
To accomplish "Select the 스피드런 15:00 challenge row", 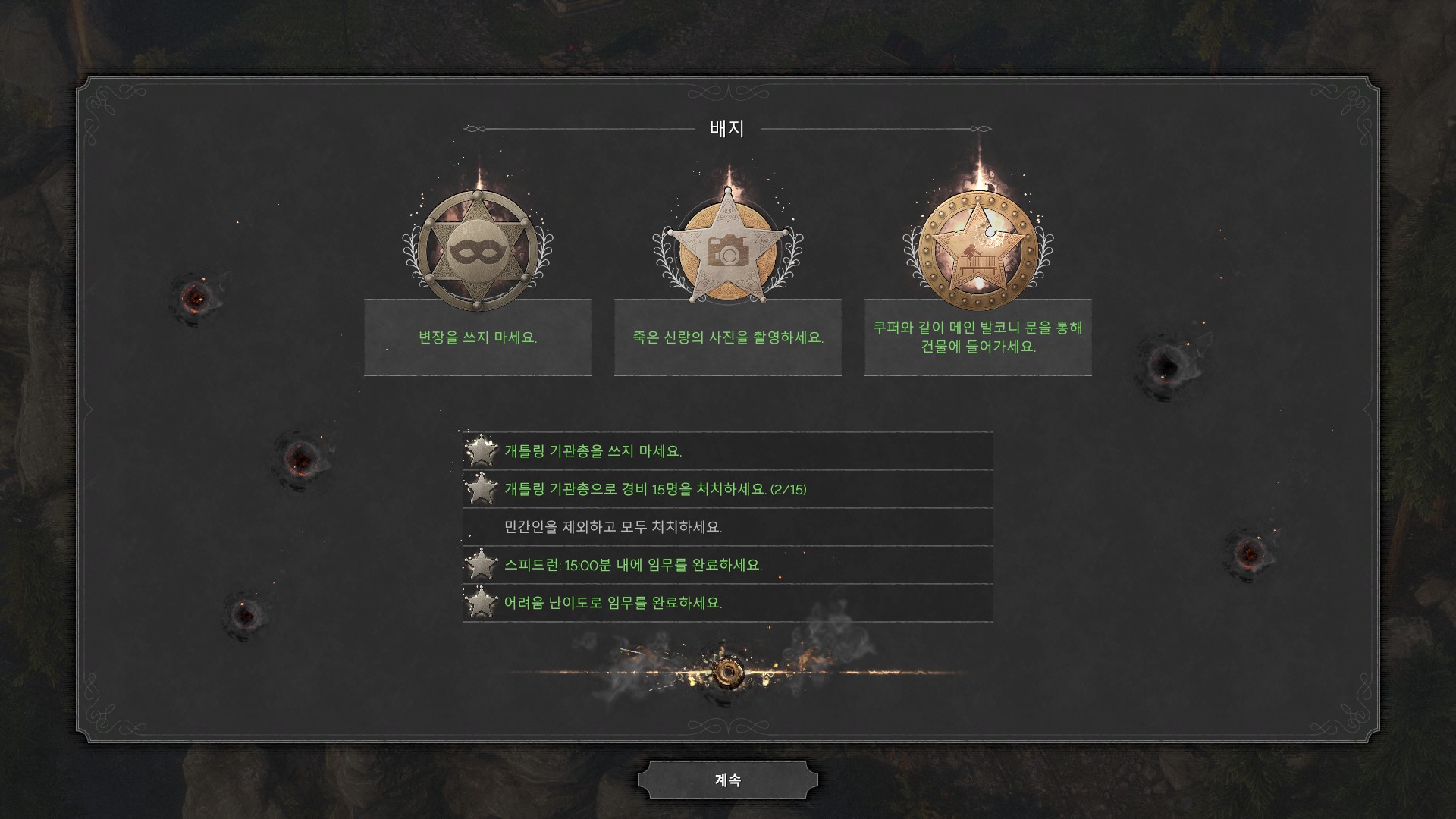I will coord(727,565).
